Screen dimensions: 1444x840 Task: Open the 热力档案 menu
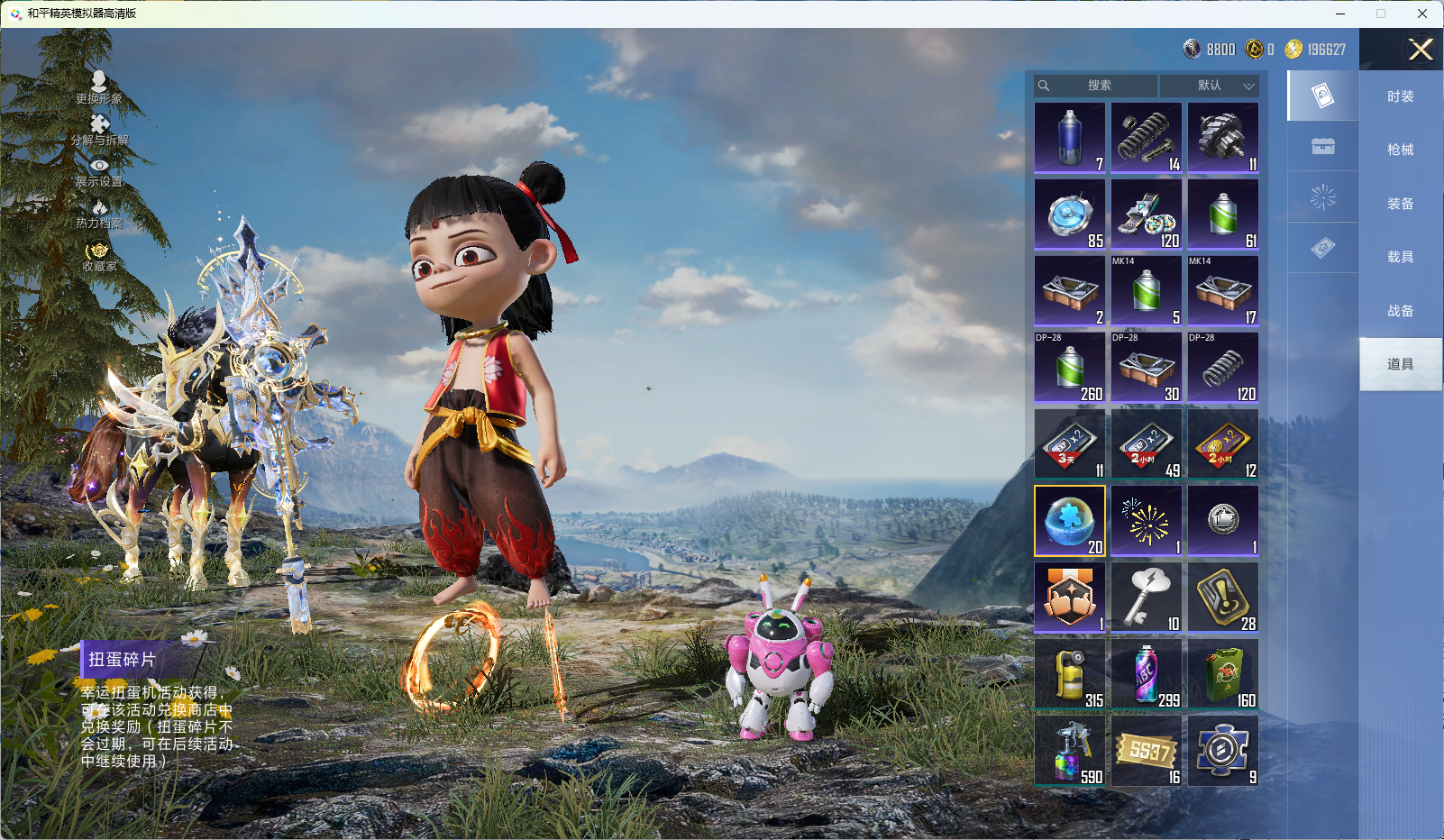pos(99,214)
